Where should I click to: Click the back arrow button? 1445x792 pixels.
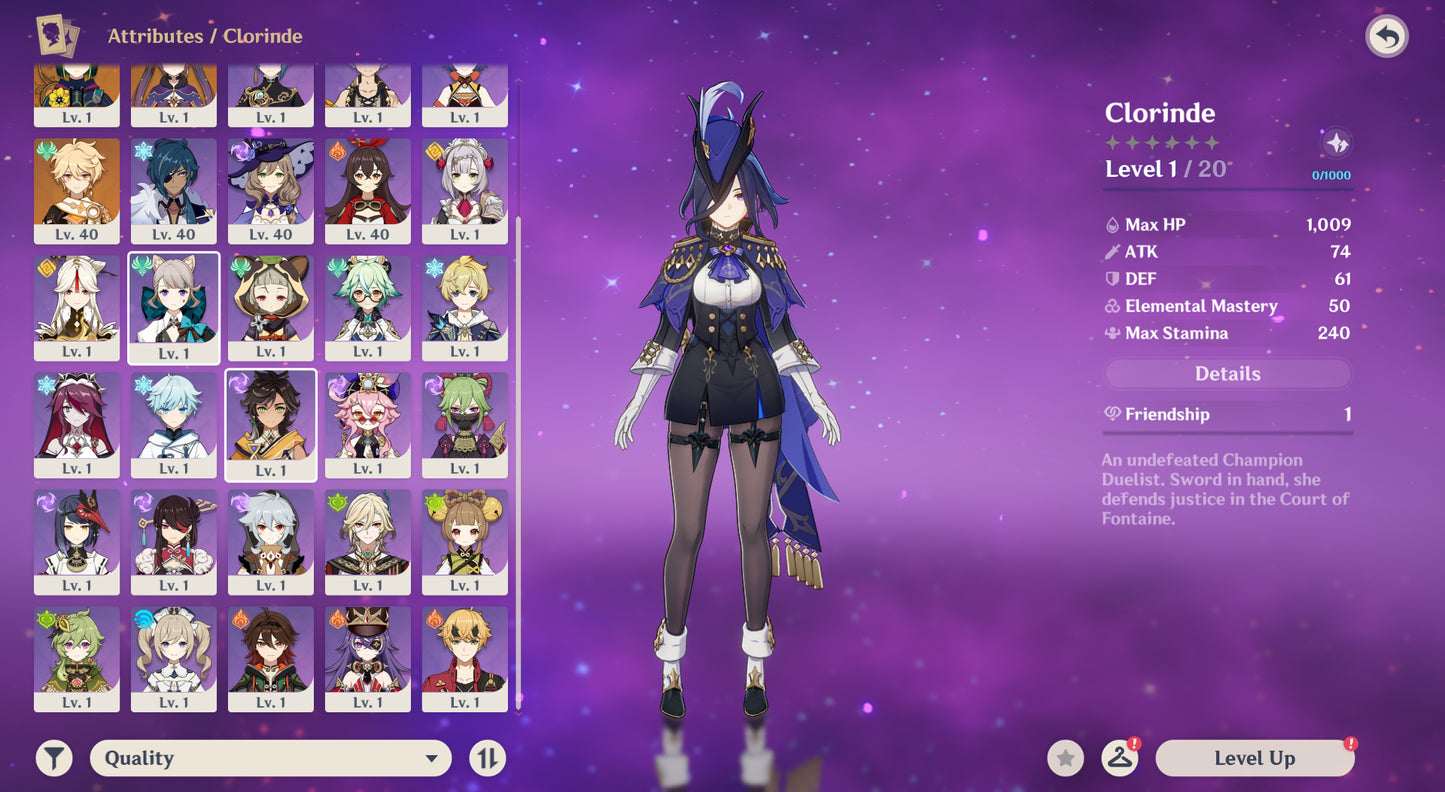(1386, 37)
